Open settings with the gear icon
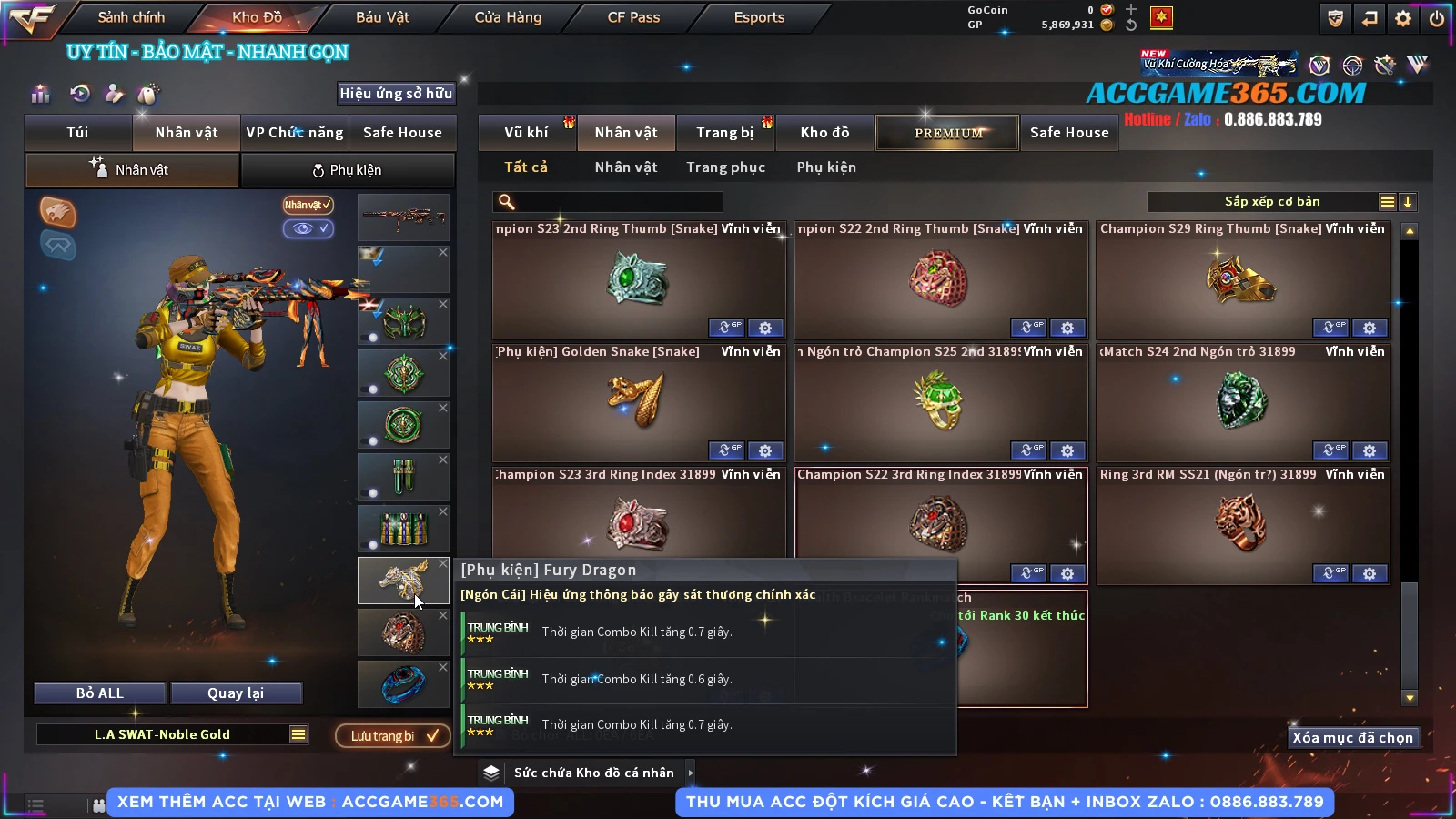This screenshot has height=819, width=1456. (x=1403, y=18)
